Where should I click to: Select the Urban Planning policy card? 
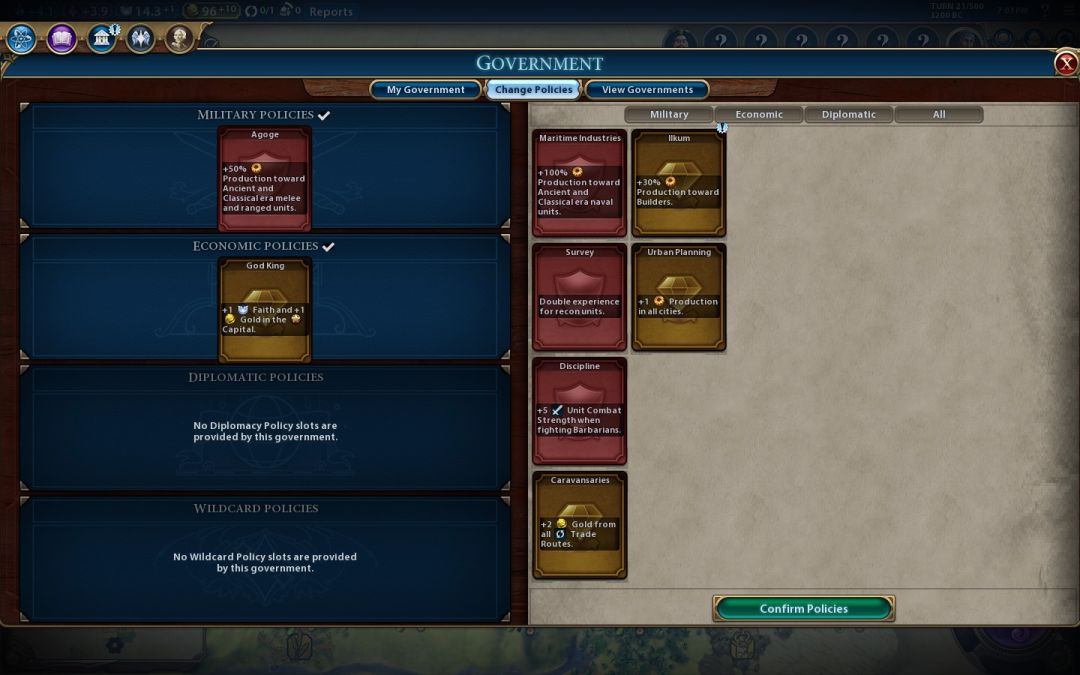coord(679,297)
